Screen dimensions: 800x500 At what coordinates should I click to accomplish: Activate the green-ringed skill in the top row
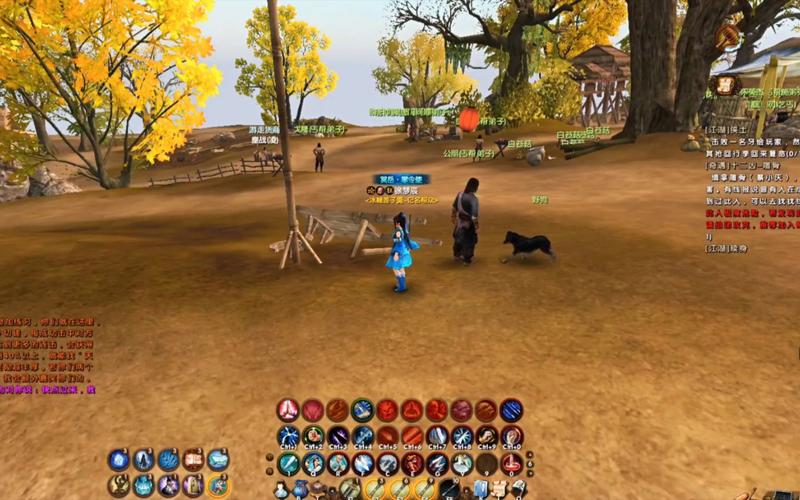(362, 410)
